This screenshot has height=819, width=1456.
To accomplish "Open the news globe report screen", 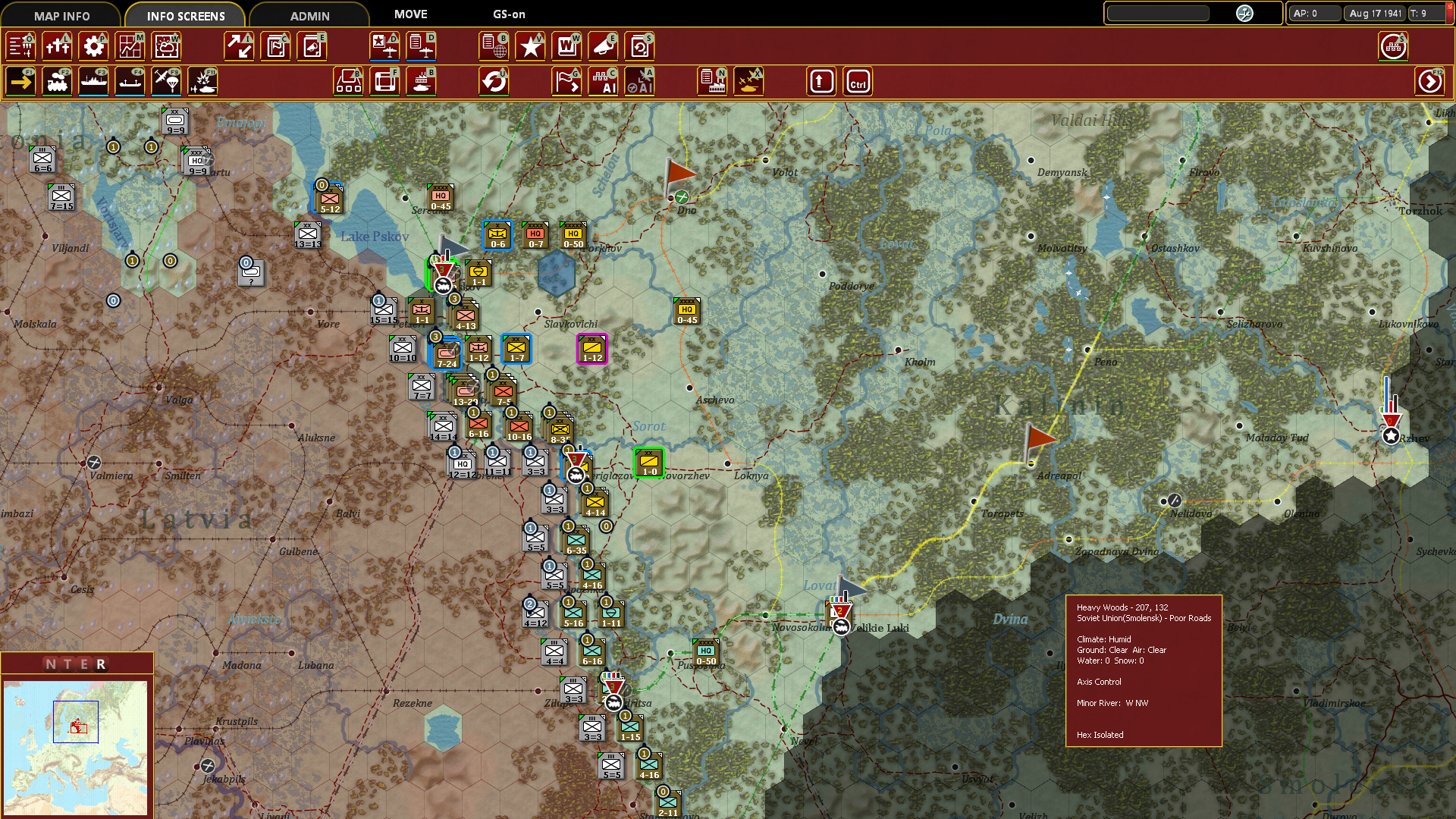I will tap(494, 46).
